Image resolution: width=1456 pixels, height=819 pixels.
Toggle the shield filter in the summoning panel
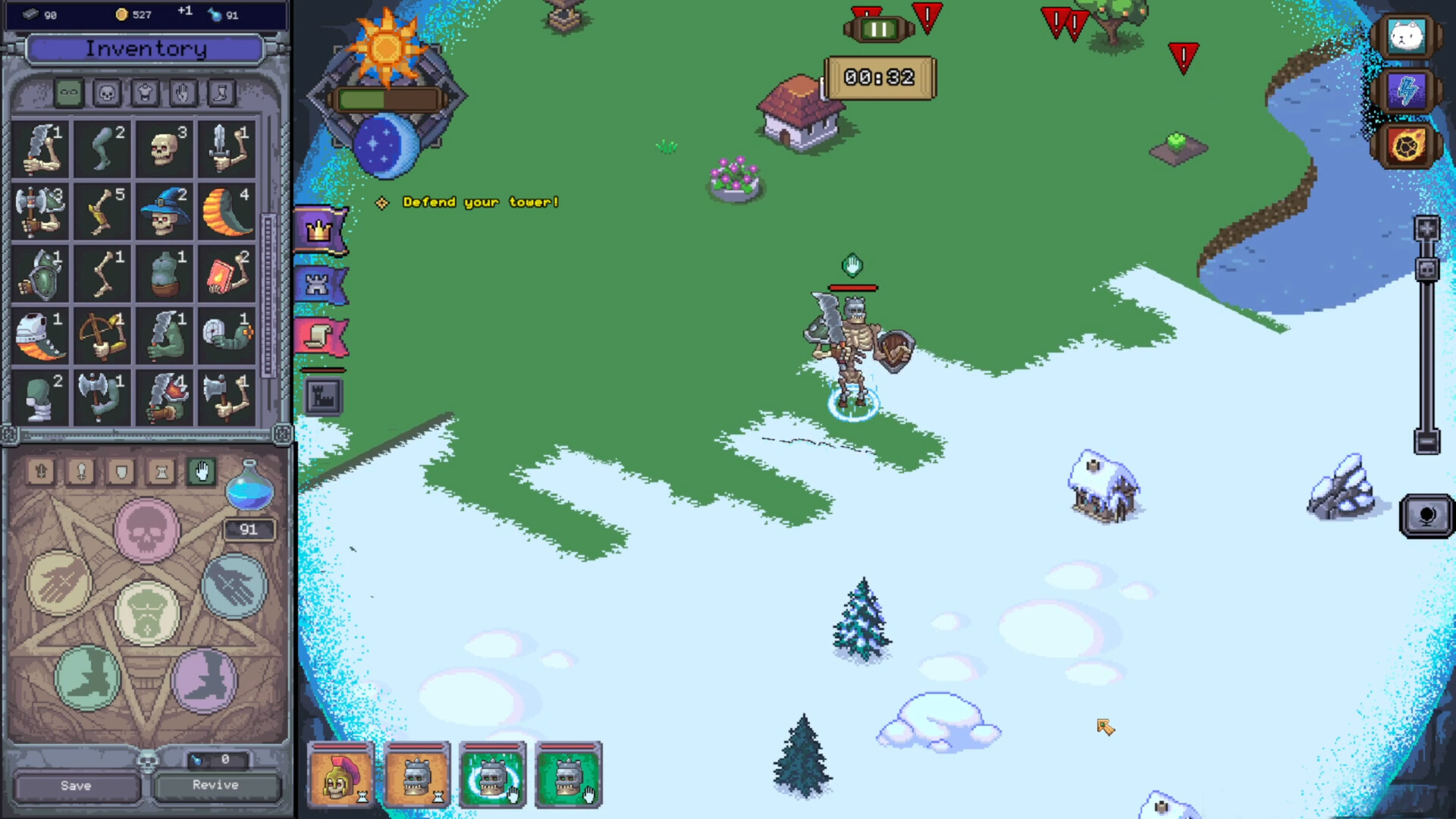click(x=121, y=473)
